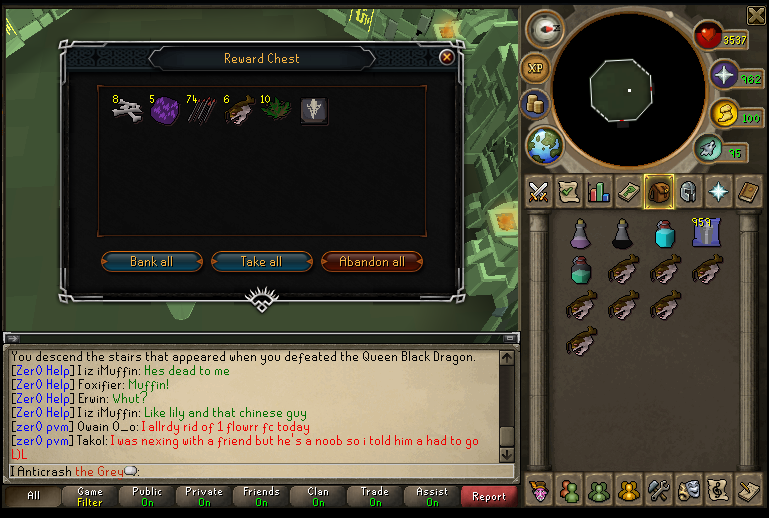The width and height of the screenshot is (769, 518).
Task: Select the cyan potion in the inventory
Action: [x=664, y=235]
